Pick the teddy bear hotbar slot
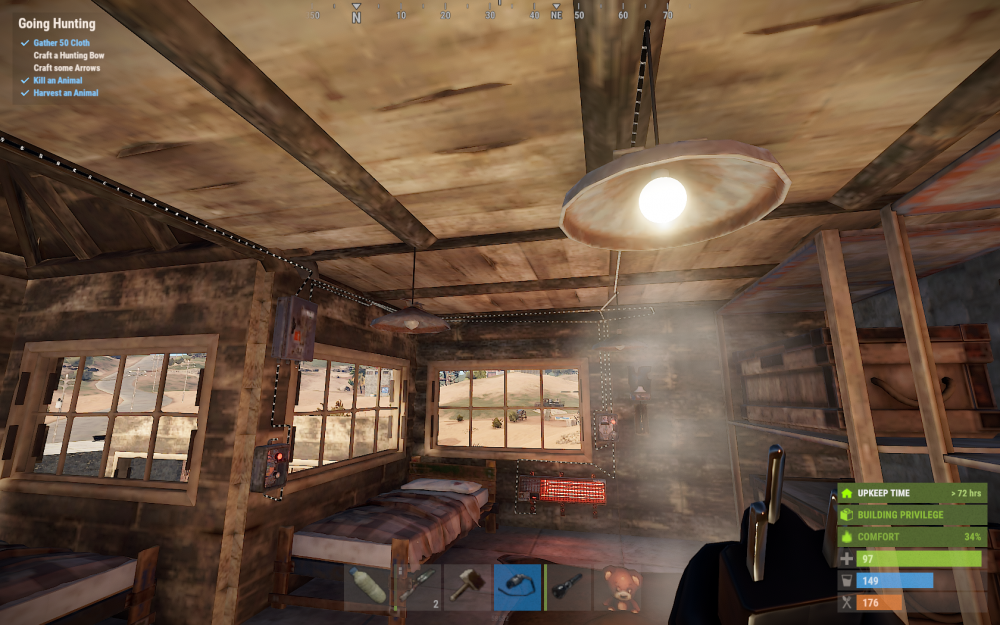The image size is (1000, 625). click(x=617, y=587)
